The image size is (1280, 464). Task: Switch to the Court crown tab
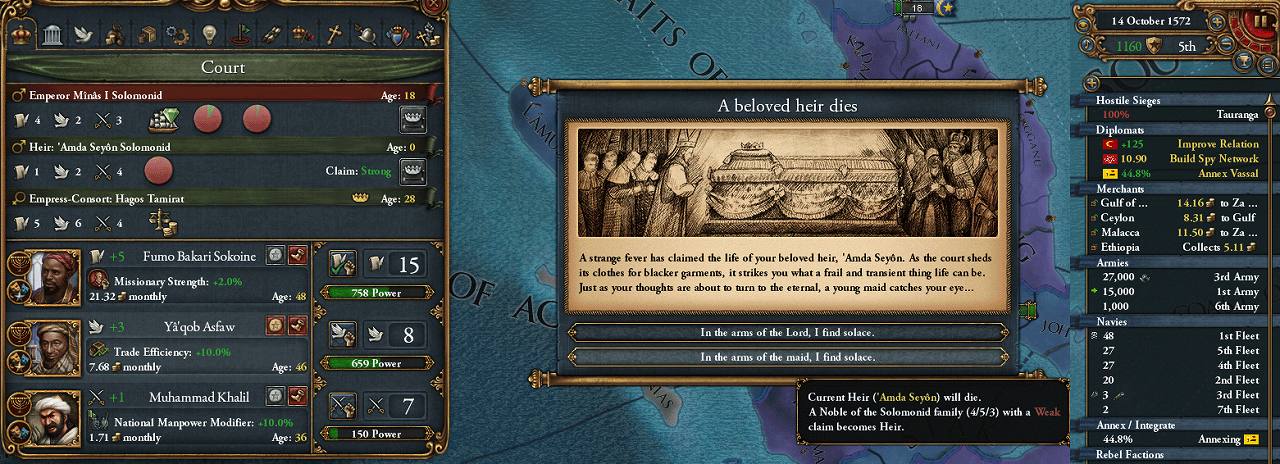tap(21, 34)
